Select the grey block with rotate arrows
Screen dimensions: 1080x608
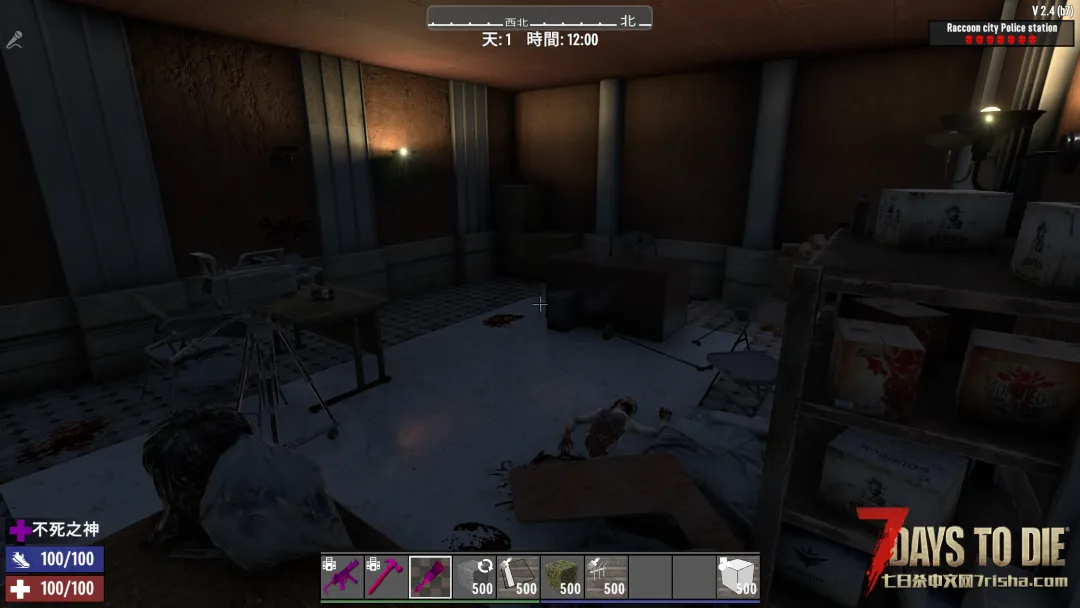click(474, 577)
